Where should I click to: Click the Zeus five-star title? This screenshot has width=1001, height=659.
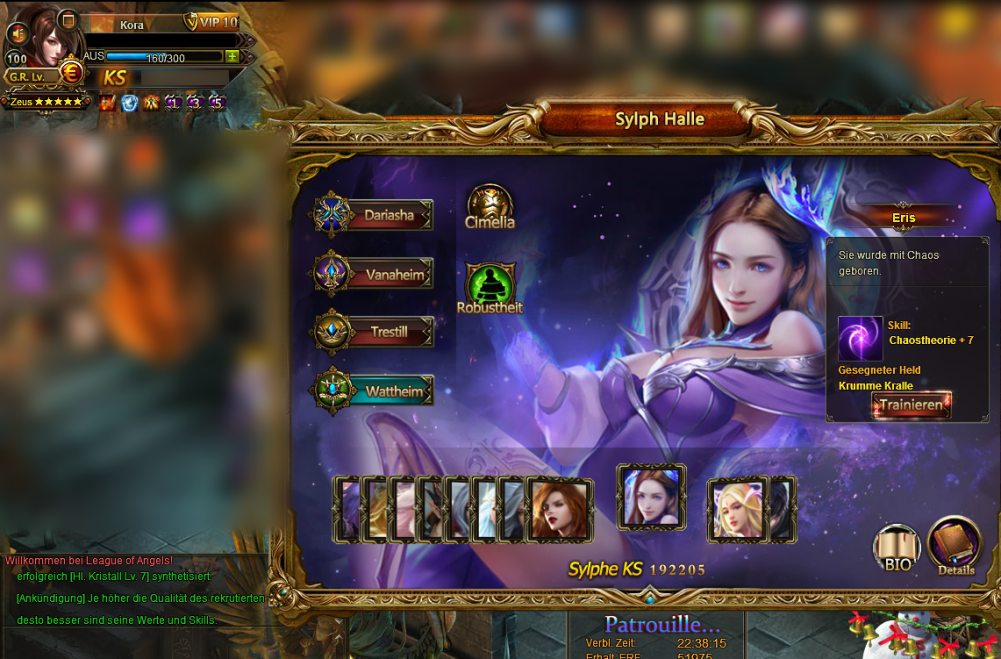(46, 101)
